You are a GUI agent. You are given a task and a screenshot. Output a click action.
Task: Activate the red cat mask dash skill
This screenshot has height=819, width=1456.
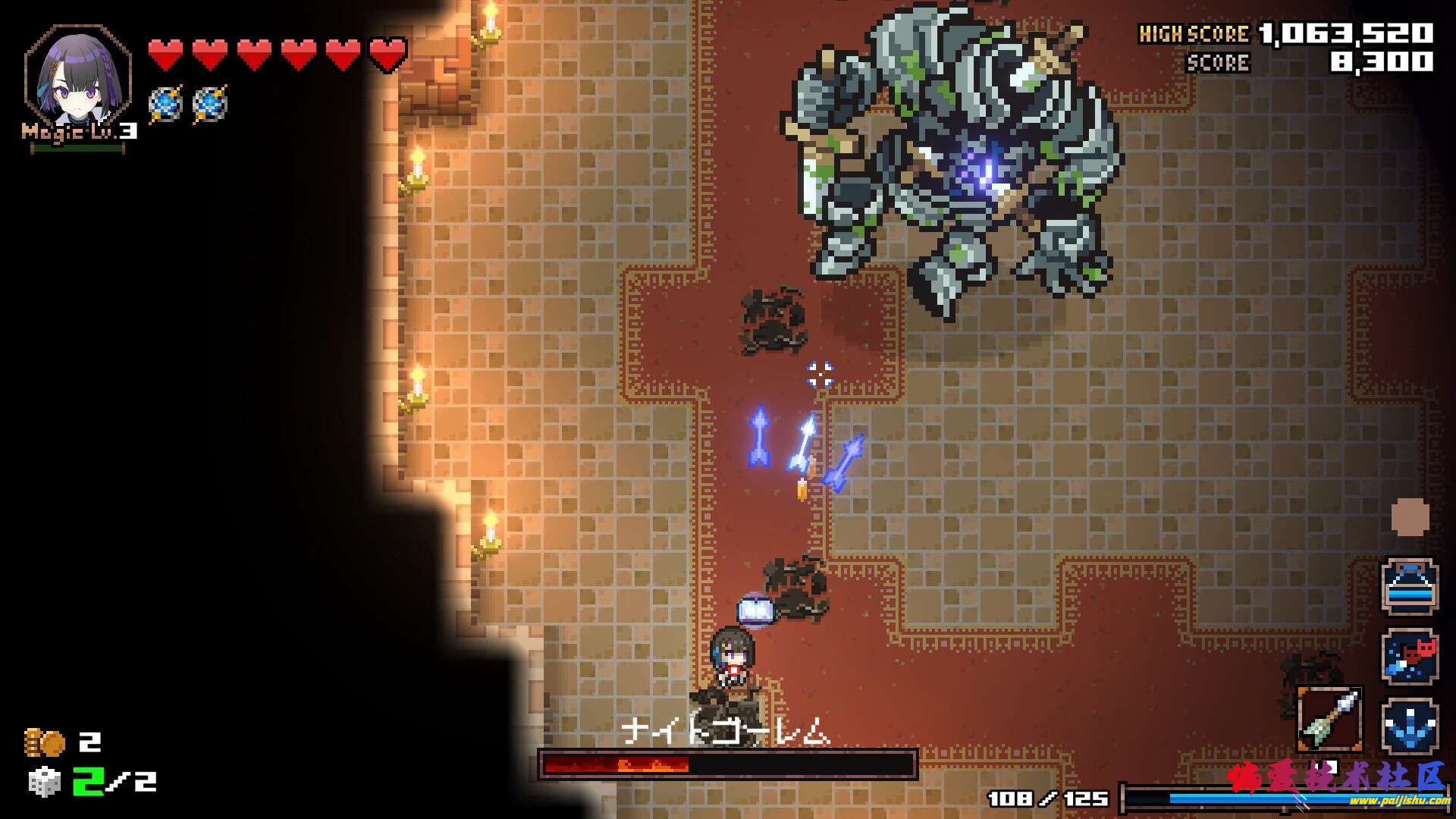1409,655
